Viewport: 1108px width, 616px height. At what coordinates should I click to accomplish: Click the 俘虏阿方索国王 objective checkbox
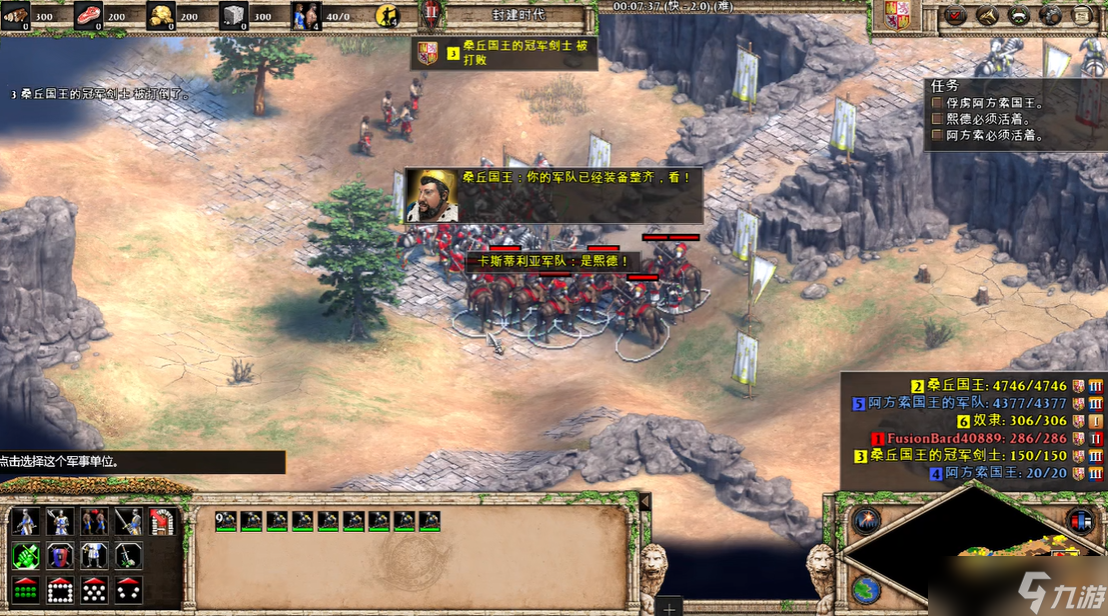937,102
